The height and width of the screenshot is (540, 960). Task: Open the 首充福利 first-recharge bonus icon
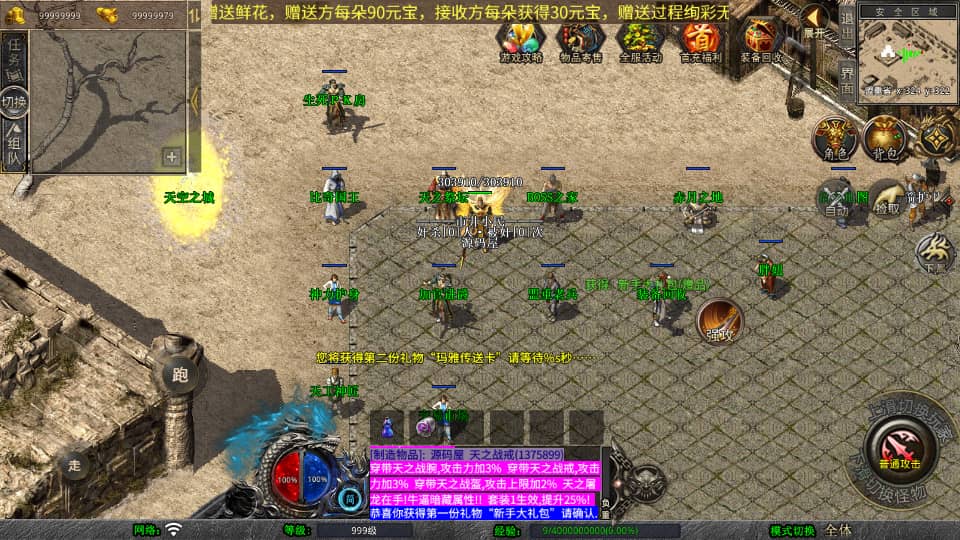(700, 40)
